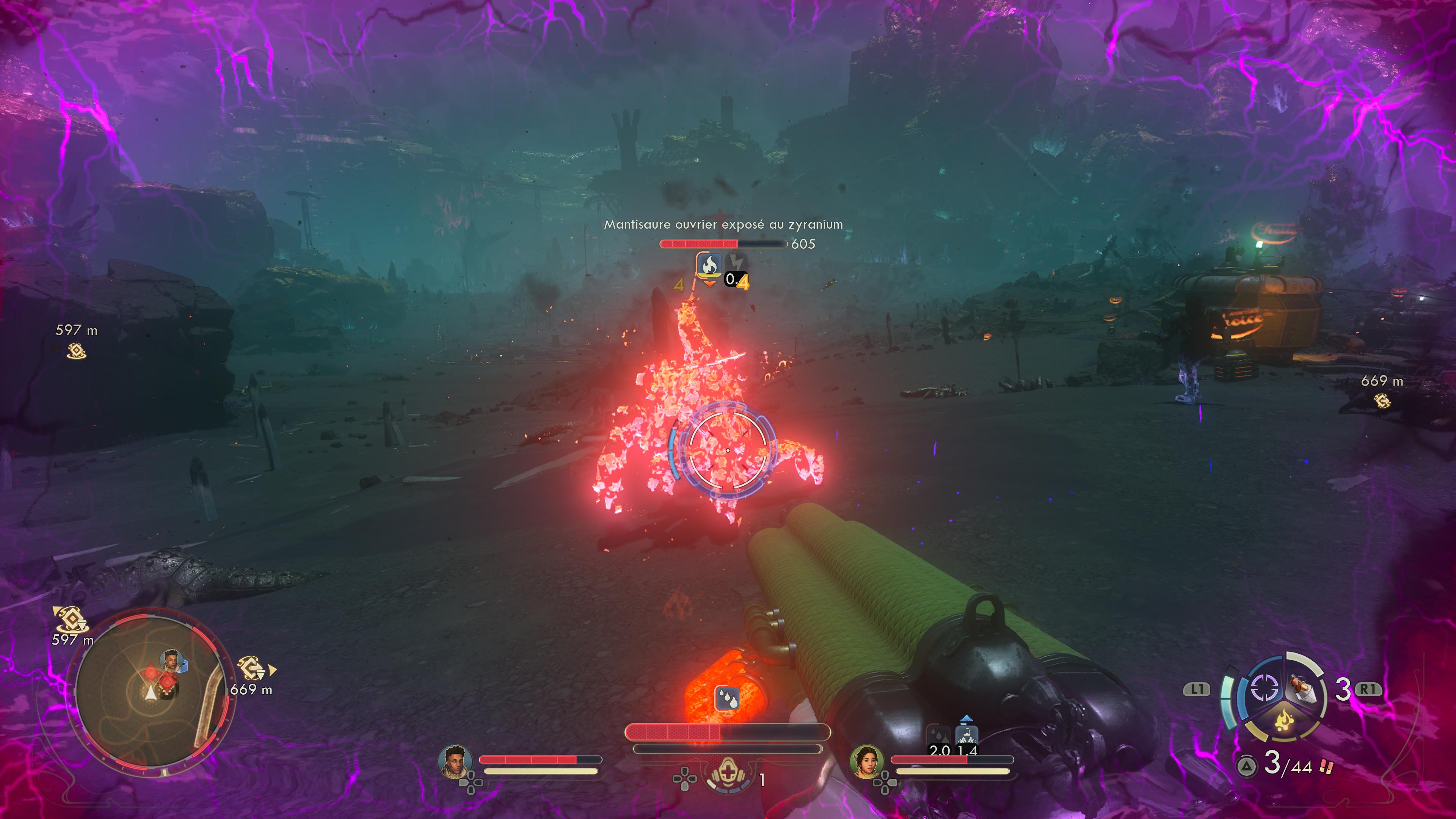The width and height of the screenshot is (1456, 819).
Task: Click the armor buff icon showing 1.4
Action: click(x=966, y=736)
